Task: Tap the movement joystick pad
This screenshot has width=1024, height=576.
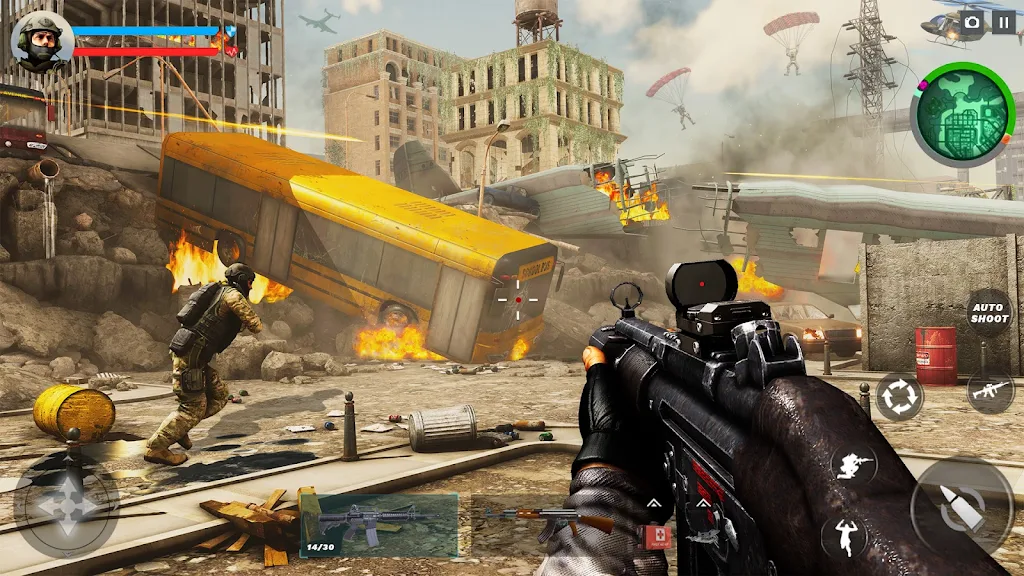Action: click(x=67, y=505)
